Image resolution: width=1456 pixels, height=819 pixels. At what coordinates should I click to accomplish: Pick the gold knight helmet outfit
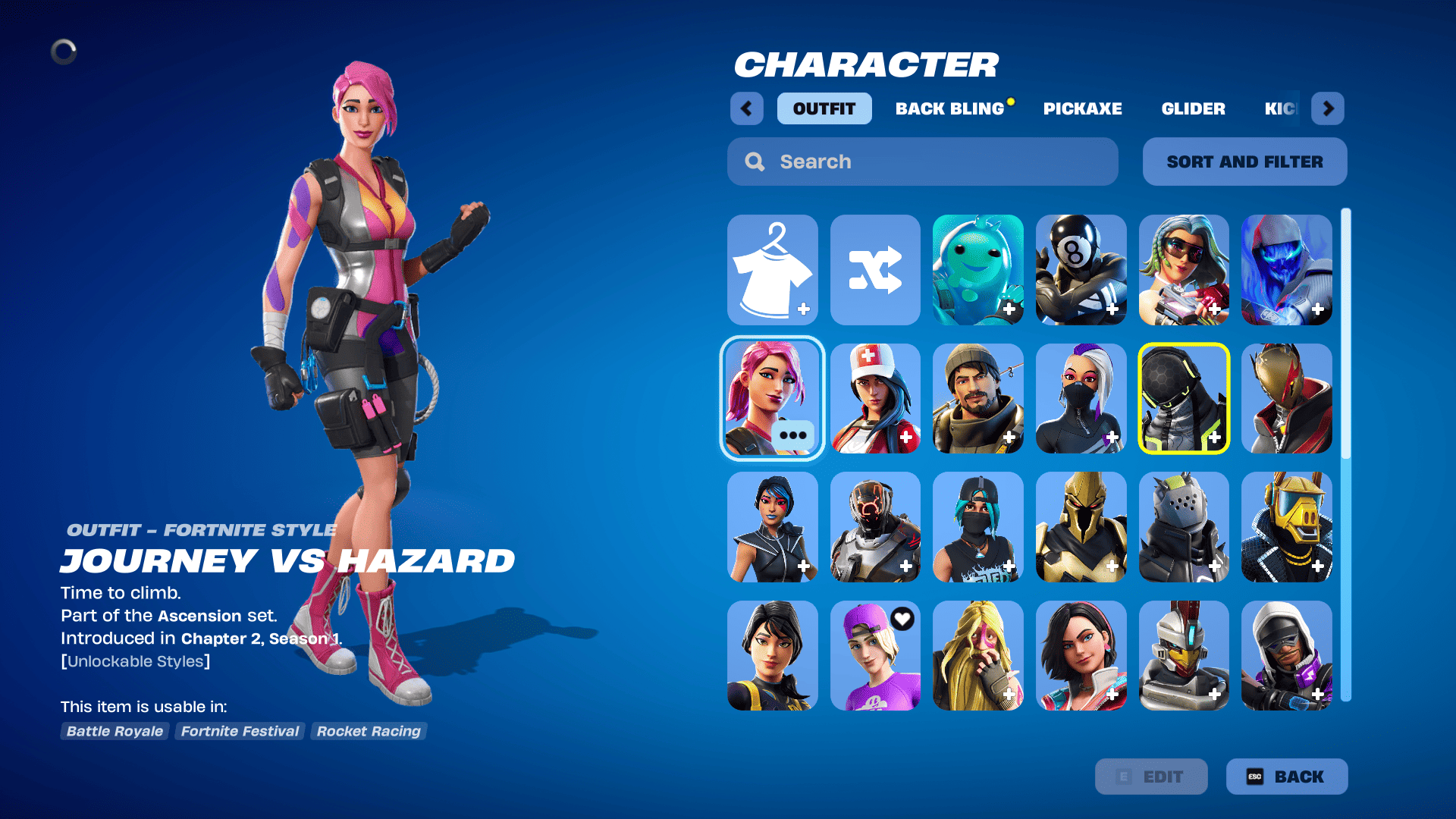point(1081,527)
